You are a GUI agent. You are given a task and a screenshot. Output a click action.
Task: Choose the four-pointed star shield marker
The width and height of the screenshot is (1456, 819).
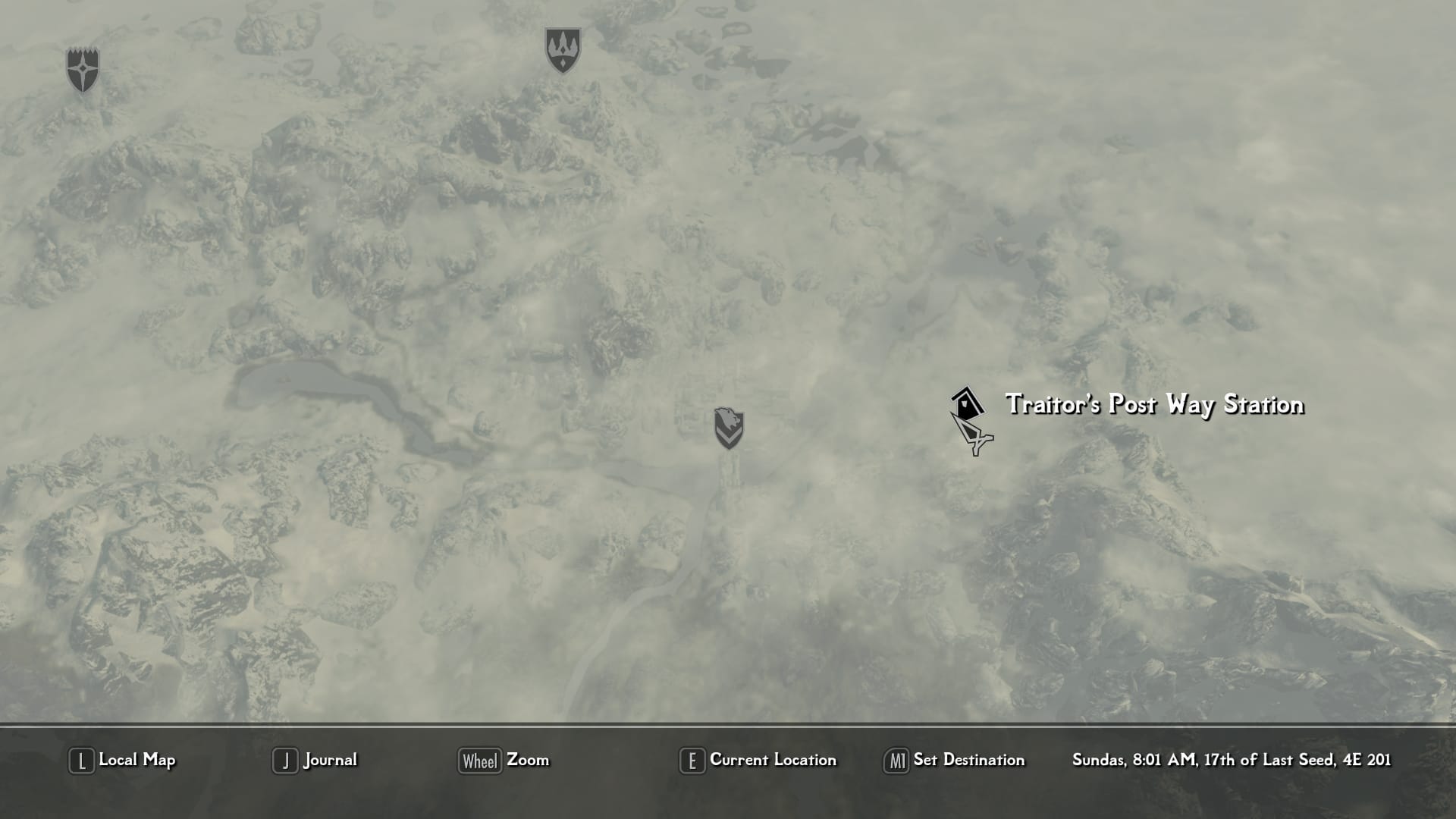pyautogui.click(x=83, y=71)
